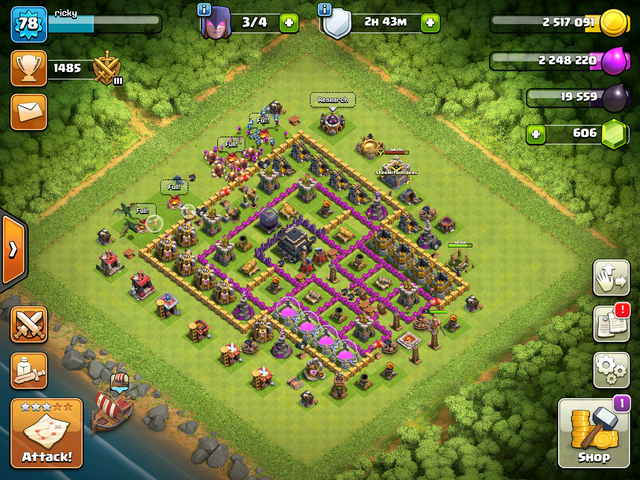Open the news and events list

pos(610,322)
